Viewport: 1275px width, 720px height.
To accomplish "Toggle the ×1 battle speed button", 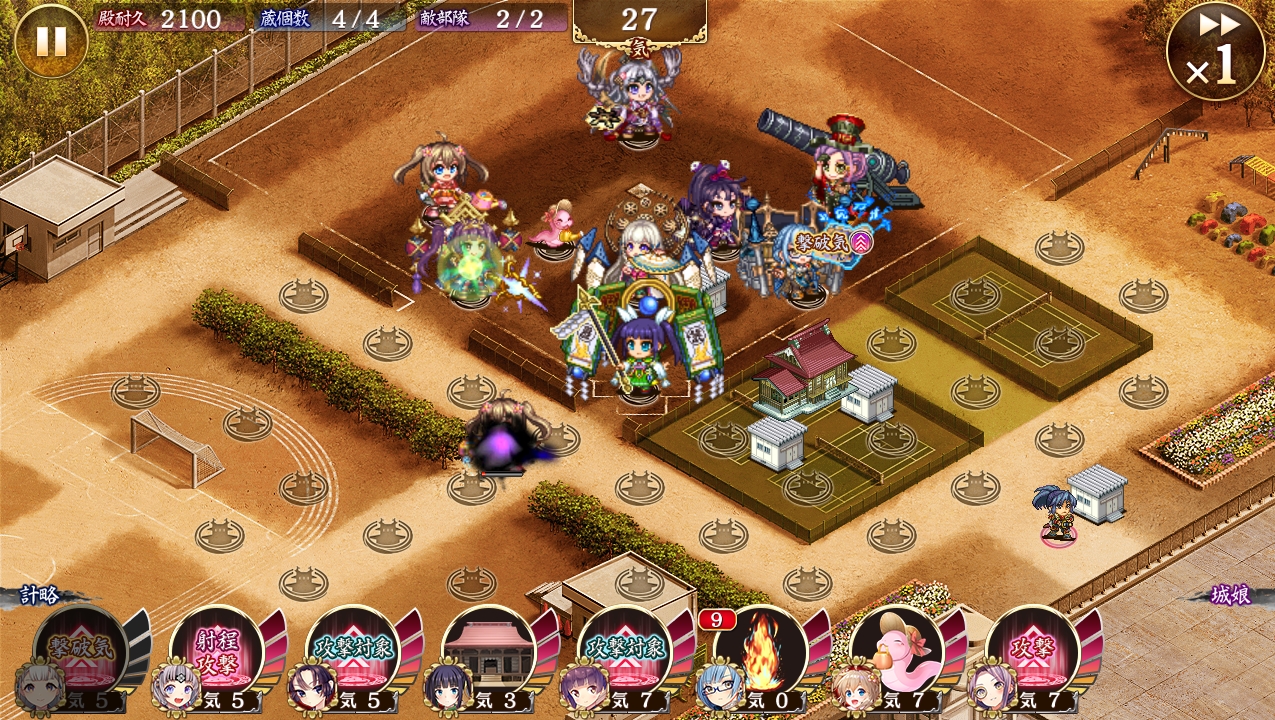I will [1215, 51].
